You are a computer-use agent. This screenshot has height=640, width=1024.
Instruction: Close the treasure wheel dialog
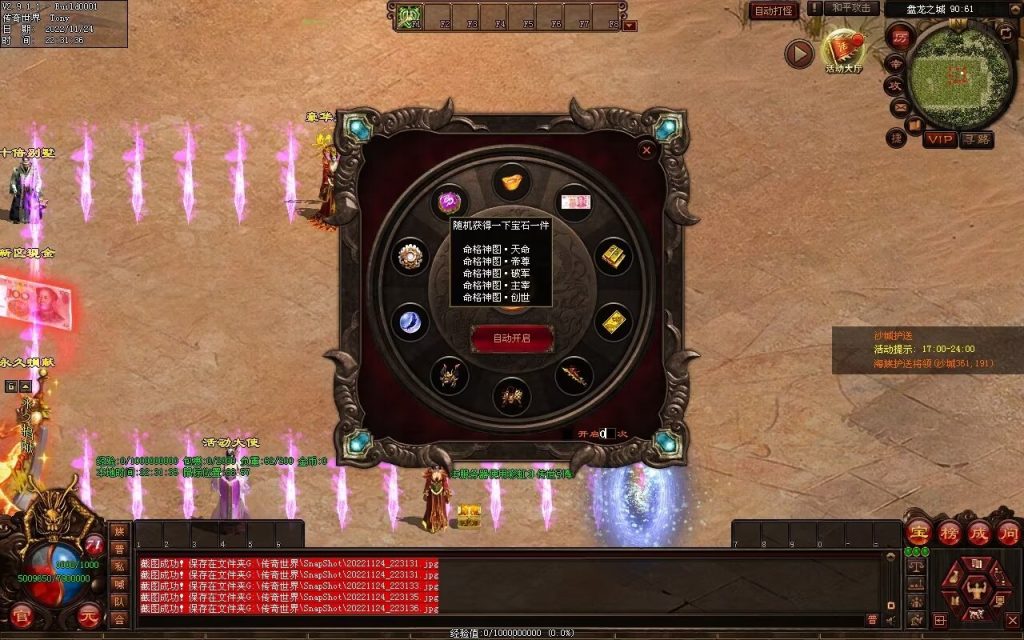[647, 150]
